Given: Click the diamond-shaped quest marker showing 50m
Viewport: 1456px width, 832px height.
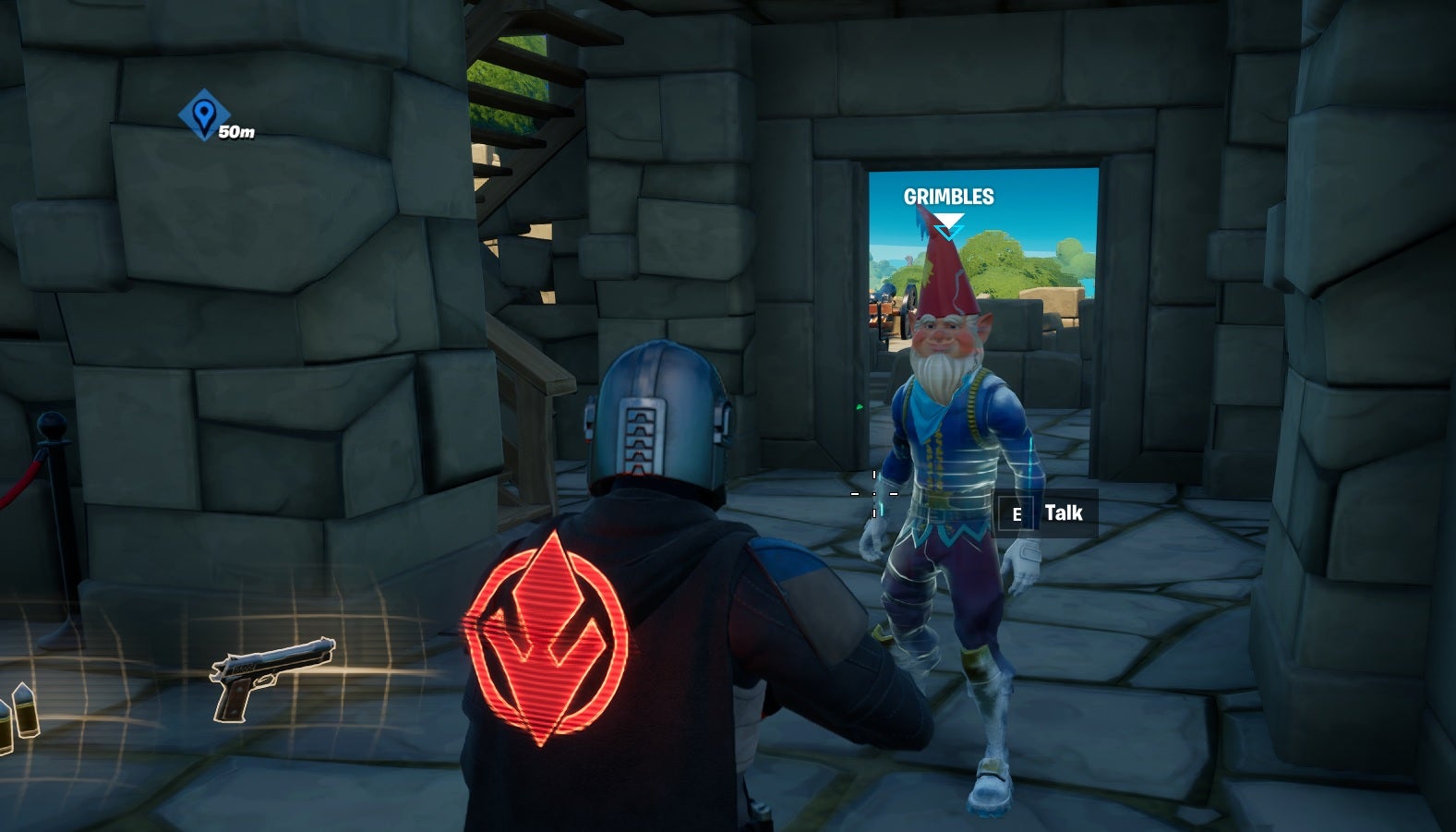Looking at the screenshot, I should (x=205, y=114).
